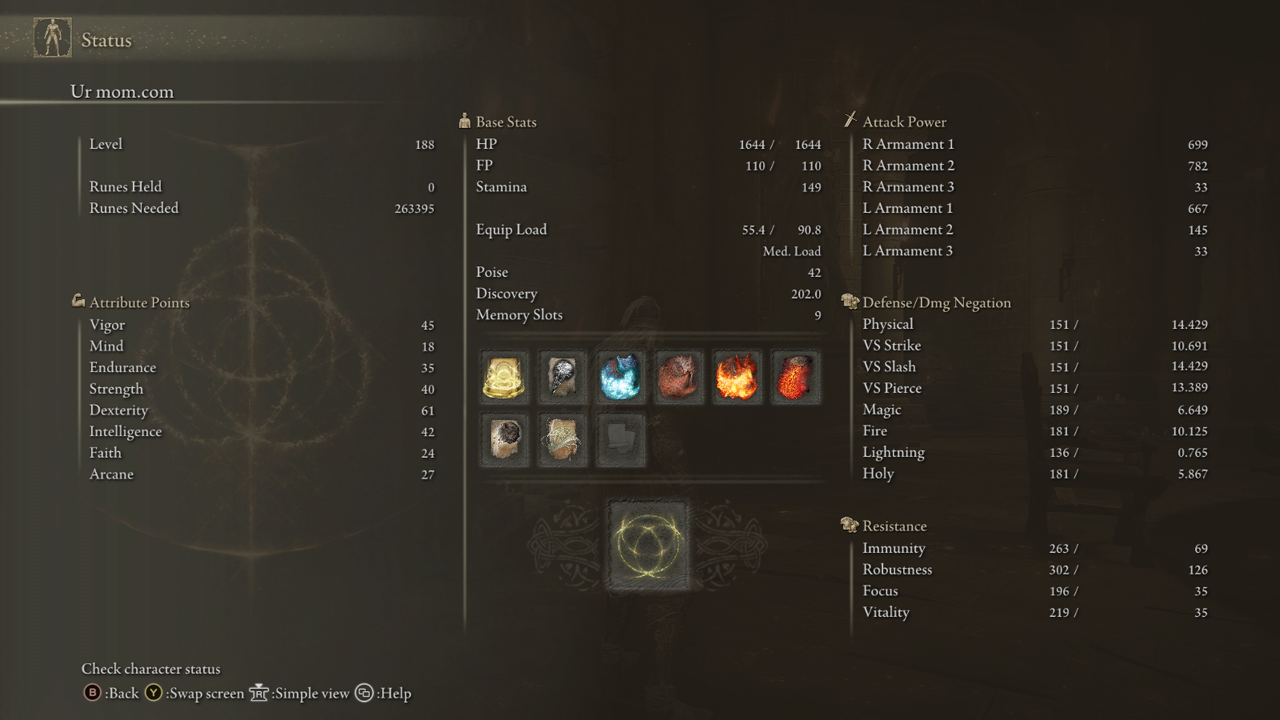Click the Base Stats section icon
Image resolution: width=1280 pixels, height=720 pixels.
click(464, 121)
